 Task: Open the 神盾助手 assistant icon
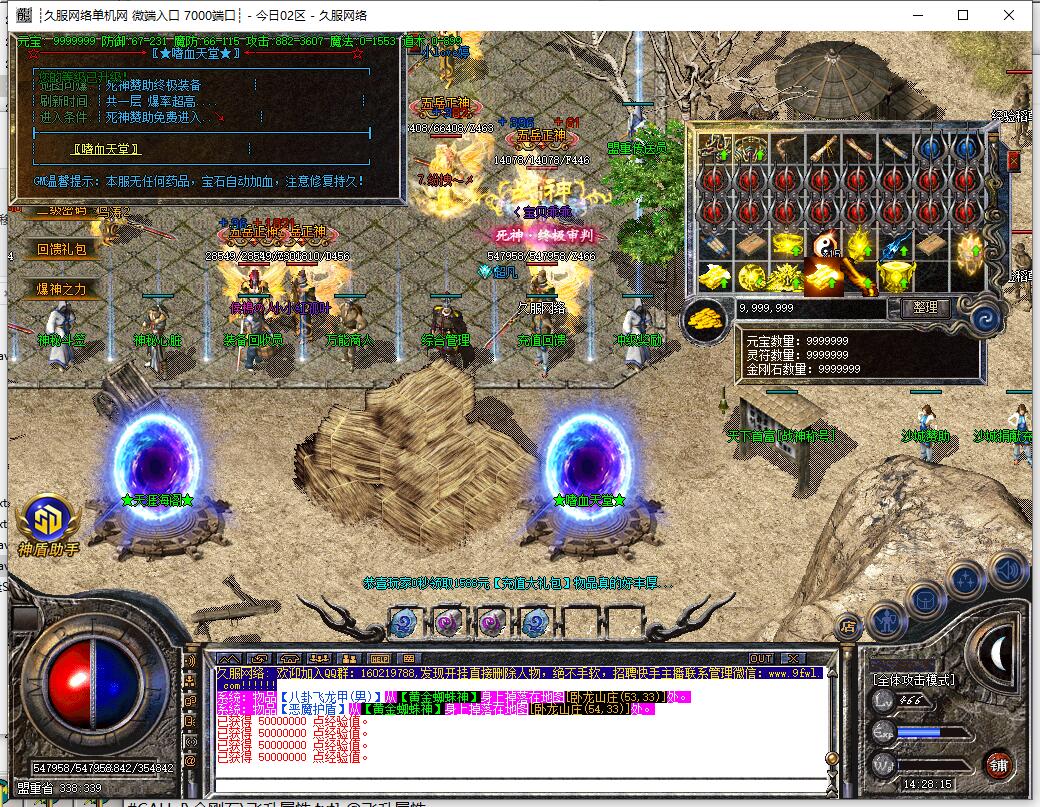48,523
